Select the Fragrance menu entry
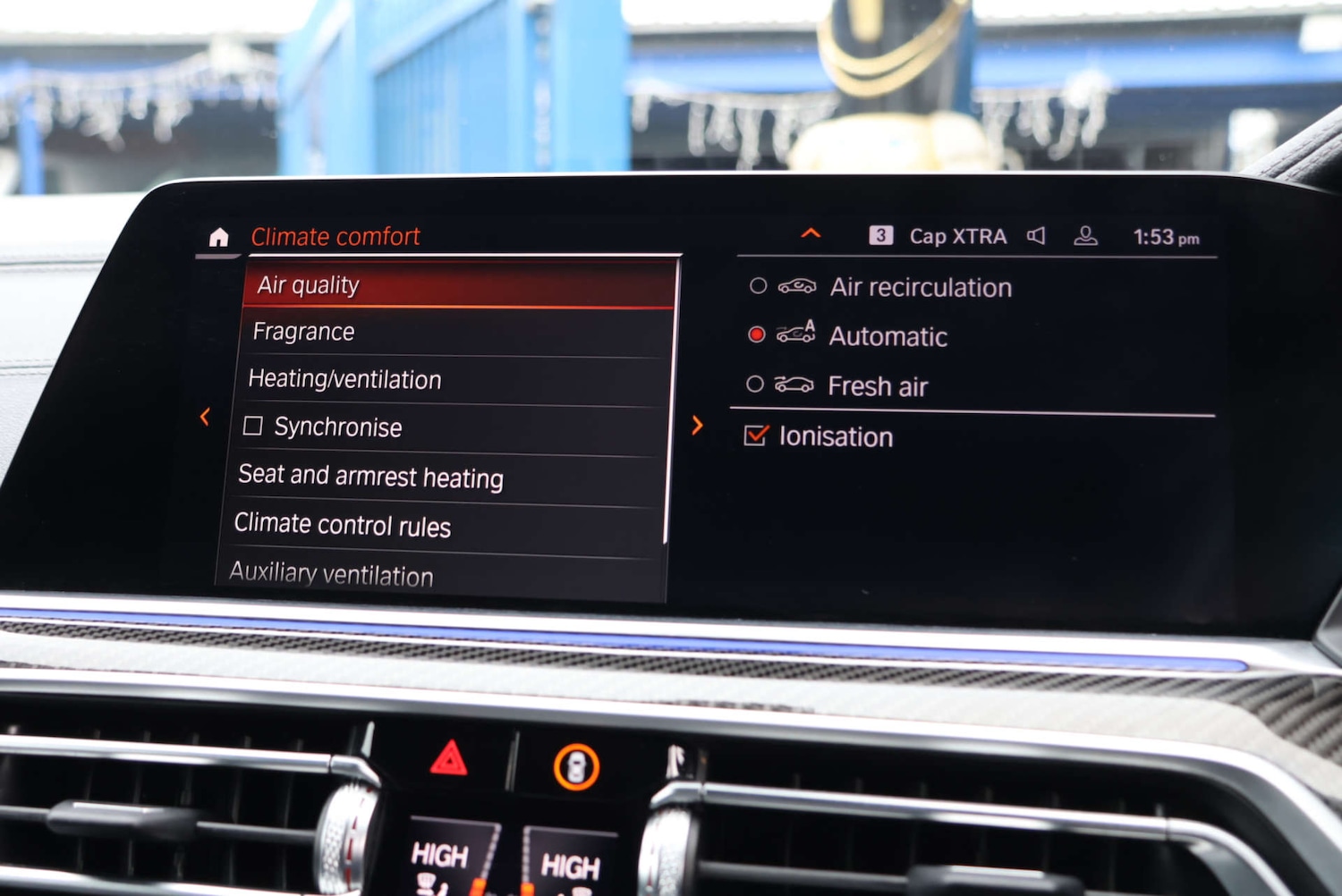This screenshot has height=896, width=1342. tap(304, 331)
